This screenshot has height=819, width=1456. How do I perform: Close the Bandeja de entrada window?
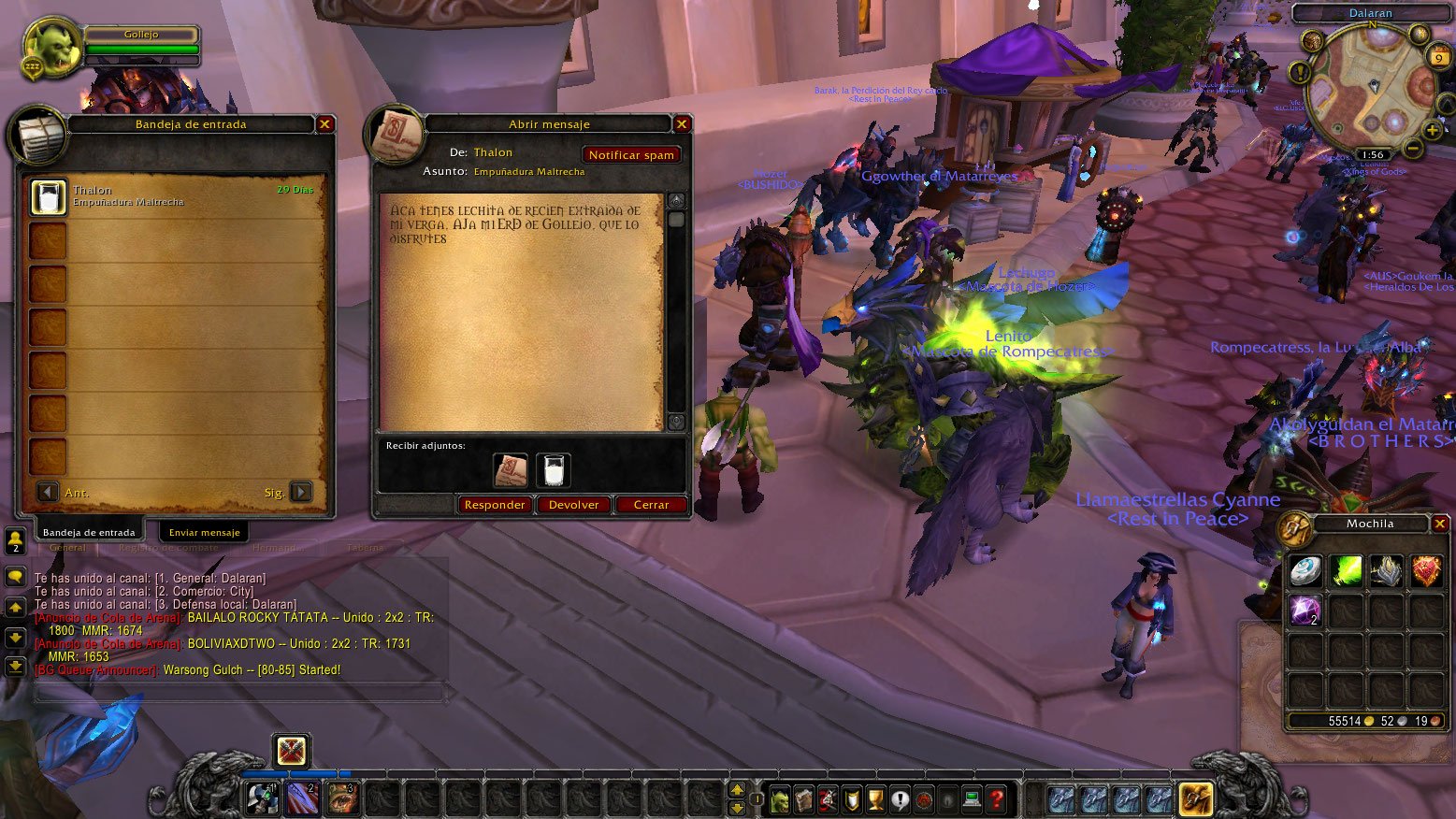(324, 123)
